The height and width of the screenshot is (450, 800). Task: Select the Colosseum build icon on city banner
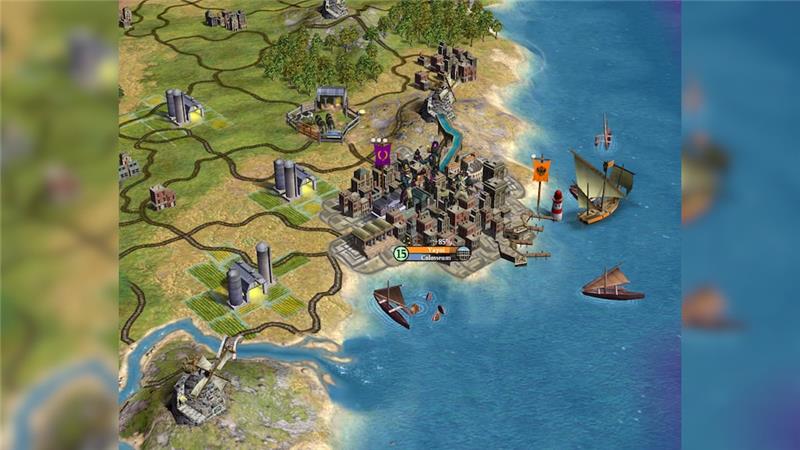pyautogui.click(x=464, y=253)
